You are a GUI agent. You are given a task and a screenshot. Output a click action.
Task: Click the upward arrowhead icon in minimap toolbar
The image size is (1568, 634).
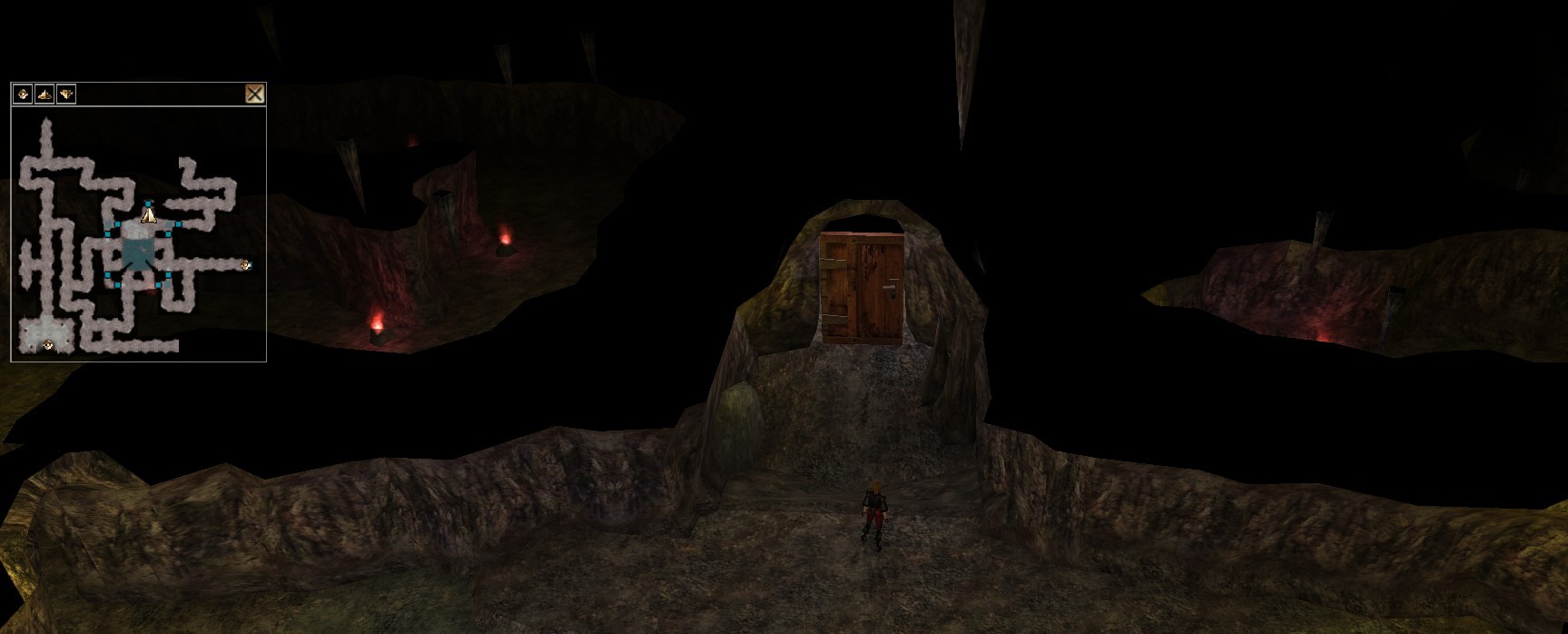tap(44, 94)
